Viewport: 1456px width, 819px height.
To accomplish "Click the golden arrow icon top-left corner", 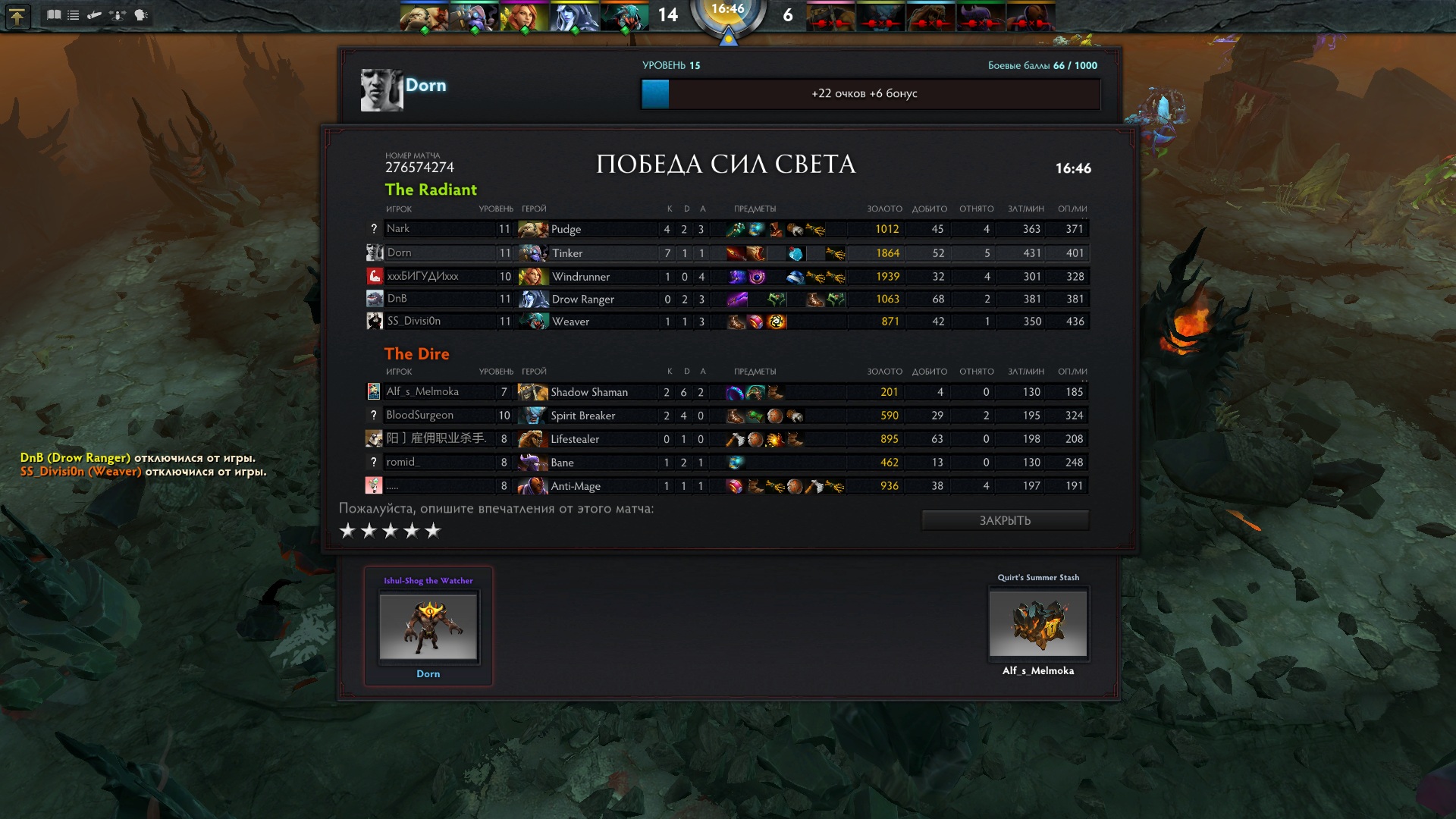I will (18, 16).
